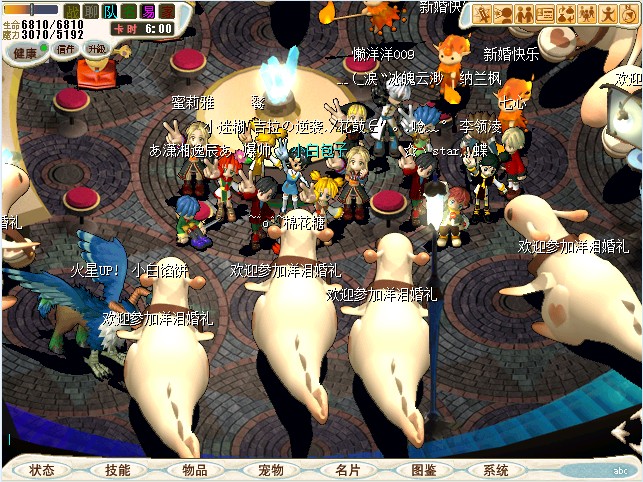Viewport: 643px width, 482px height.
Task: Click the abc input mode indicator
Action: 620,470
